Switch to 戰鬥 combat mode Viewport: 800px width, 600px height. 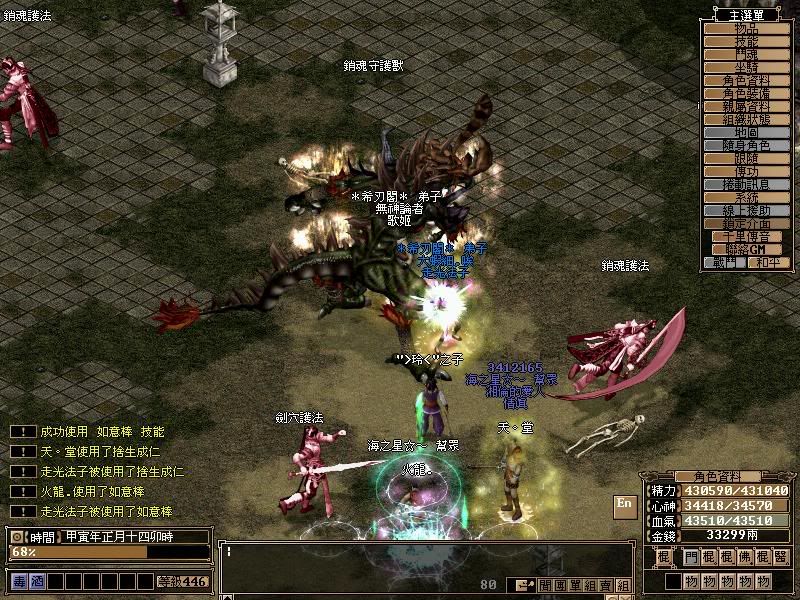point(724,263)
